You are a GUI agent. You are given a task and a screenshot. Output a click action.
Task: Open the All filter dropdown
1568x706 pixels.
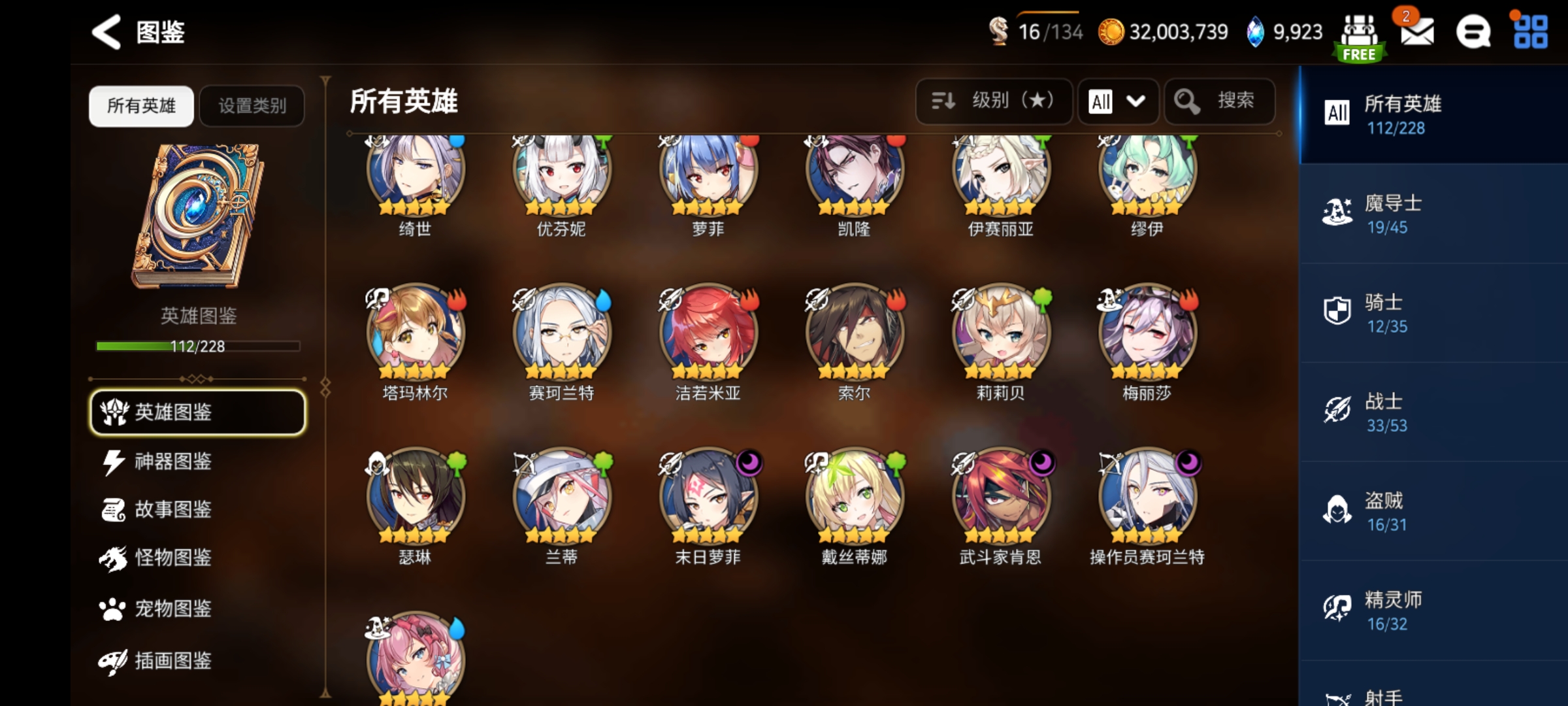tap(1118, 101)
